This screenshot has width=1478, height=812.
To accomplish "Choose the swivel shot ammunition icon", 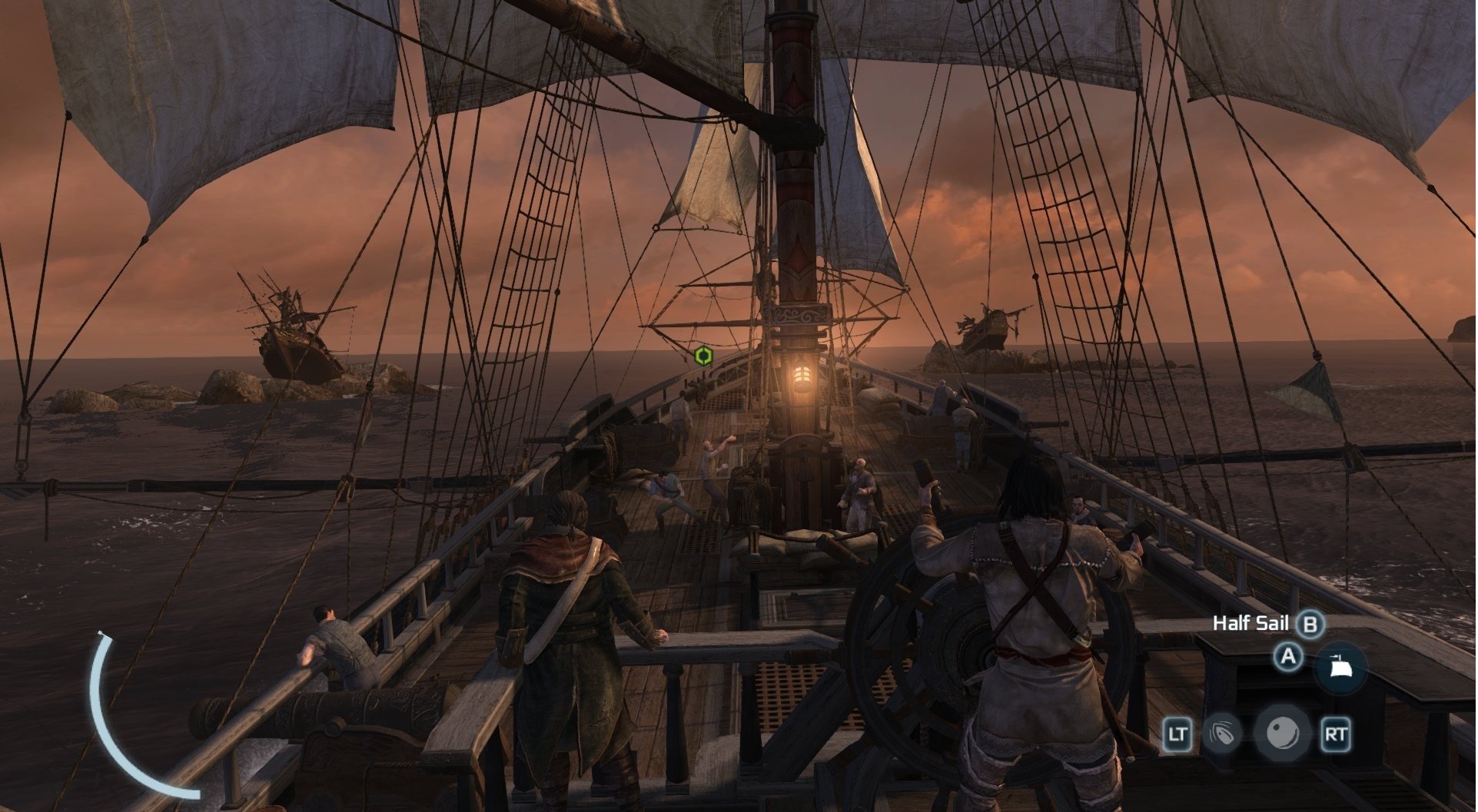I will 1221,734.
